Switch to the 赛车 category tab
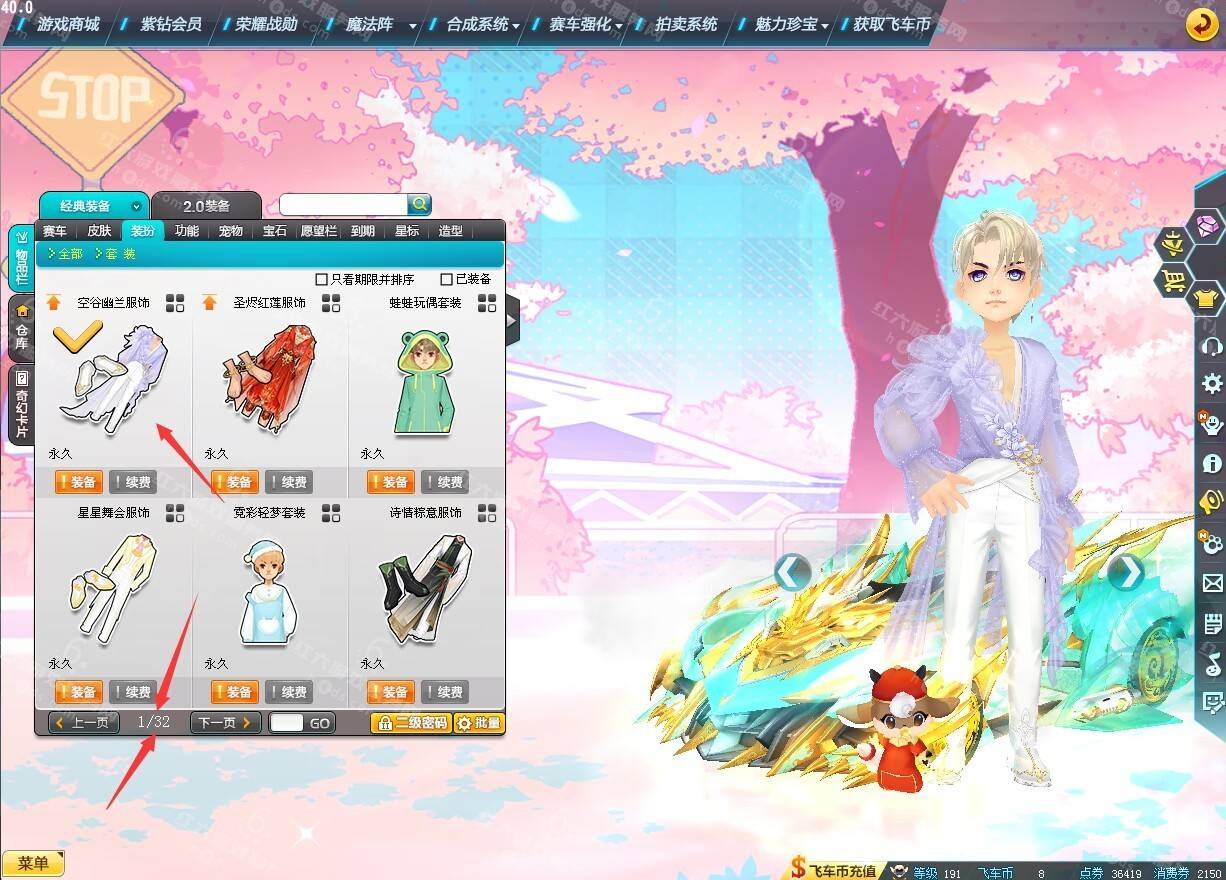Image resolution: width=1226 pixels, height=880 pixels. (55, 231)
